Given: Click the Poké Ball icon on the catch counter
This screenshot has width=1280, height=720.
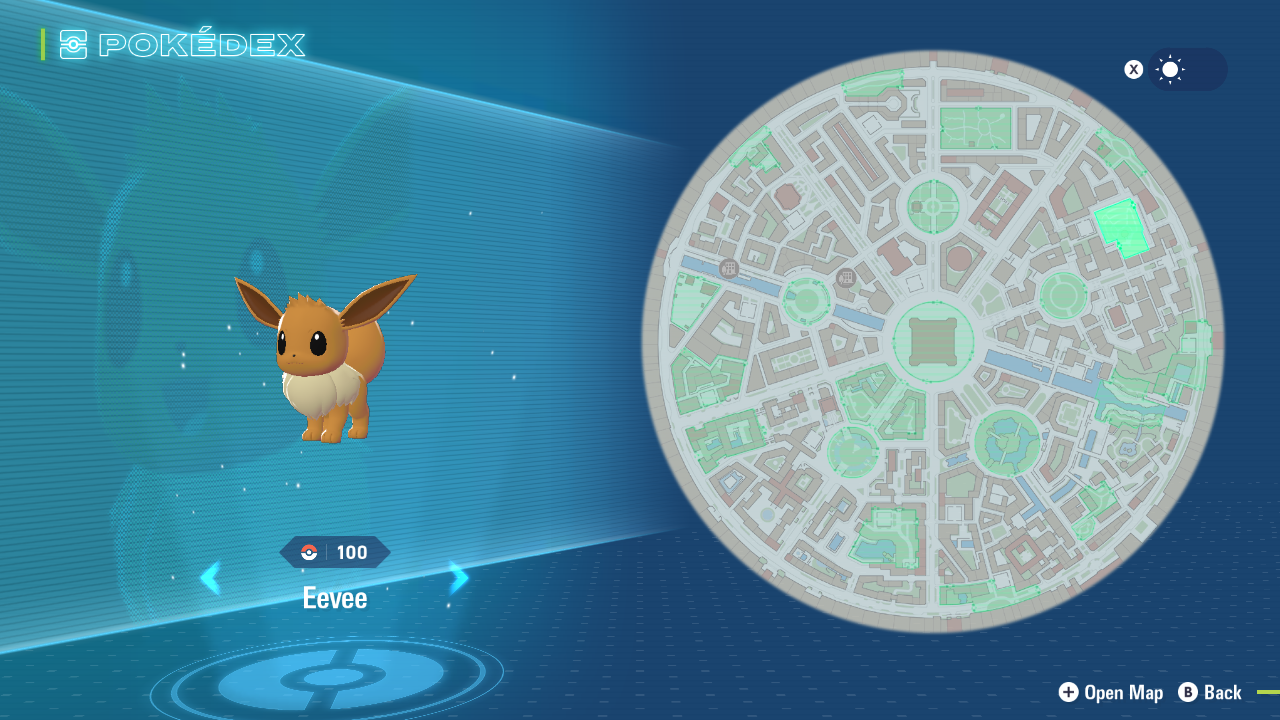Looking at the screenshot, I should 308,551.
